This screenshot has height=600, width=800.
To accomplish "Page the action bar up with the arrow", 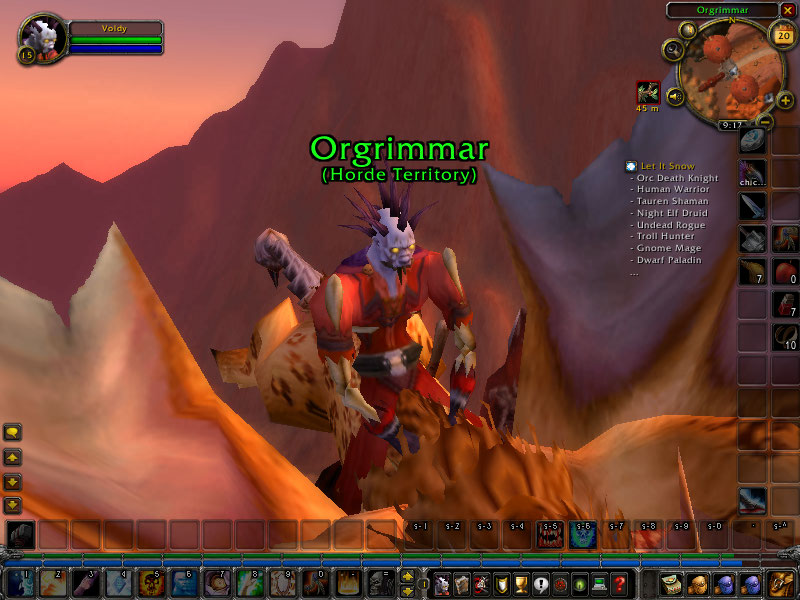I will (x=407, y=576).
